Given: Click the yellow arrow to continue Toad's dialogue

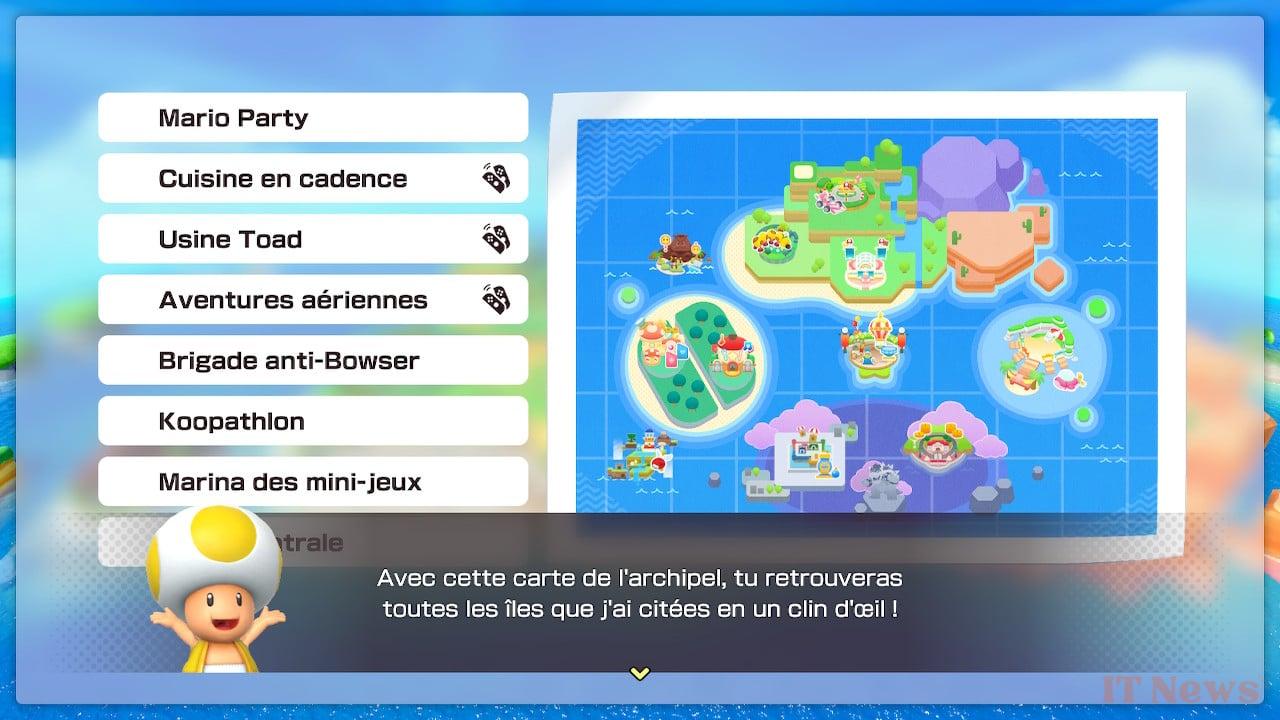Looking at the screenshot, I should click(640, 674).
